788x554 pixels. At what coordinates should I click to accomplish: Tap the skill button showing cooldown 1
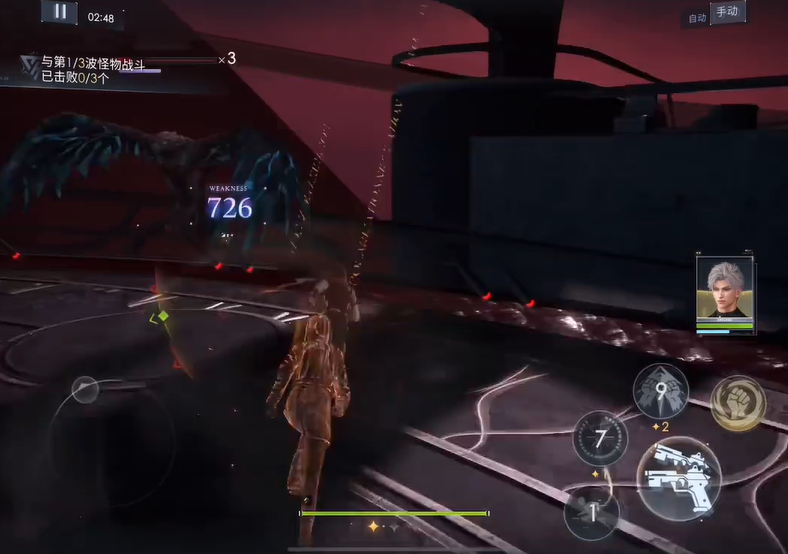[591, 513]
